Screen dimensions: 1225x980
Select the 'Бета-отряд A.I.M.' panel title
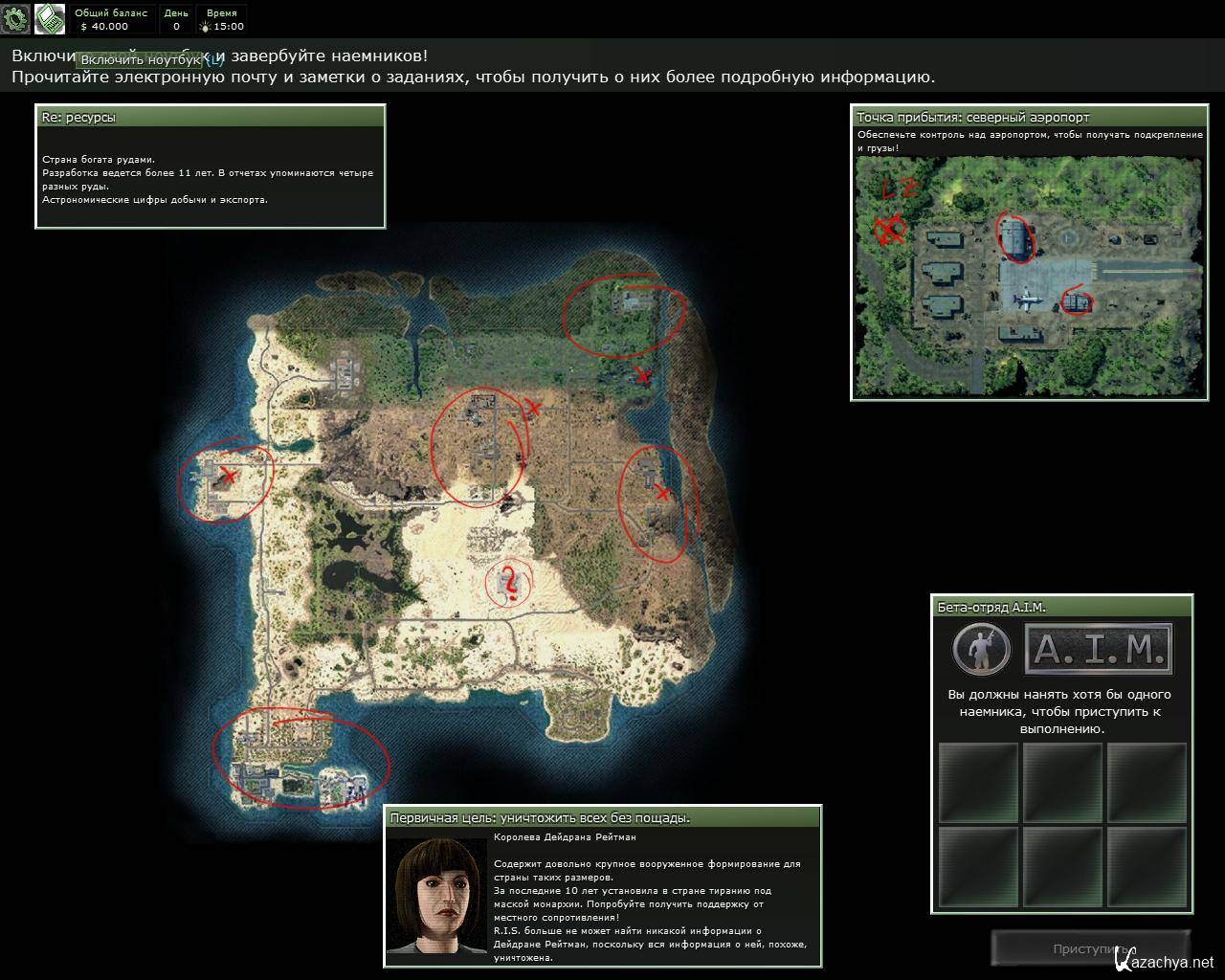tap(1062, 607)
